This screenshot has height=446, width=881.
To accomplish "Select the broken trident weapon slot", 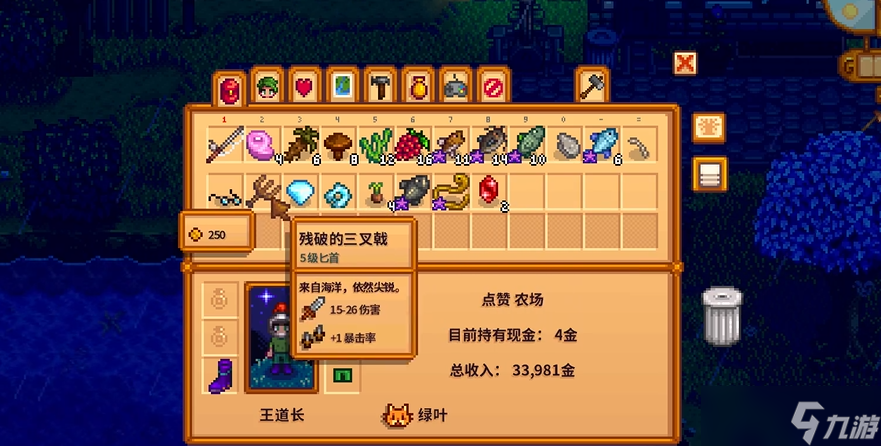I will (x=262, y=190).
